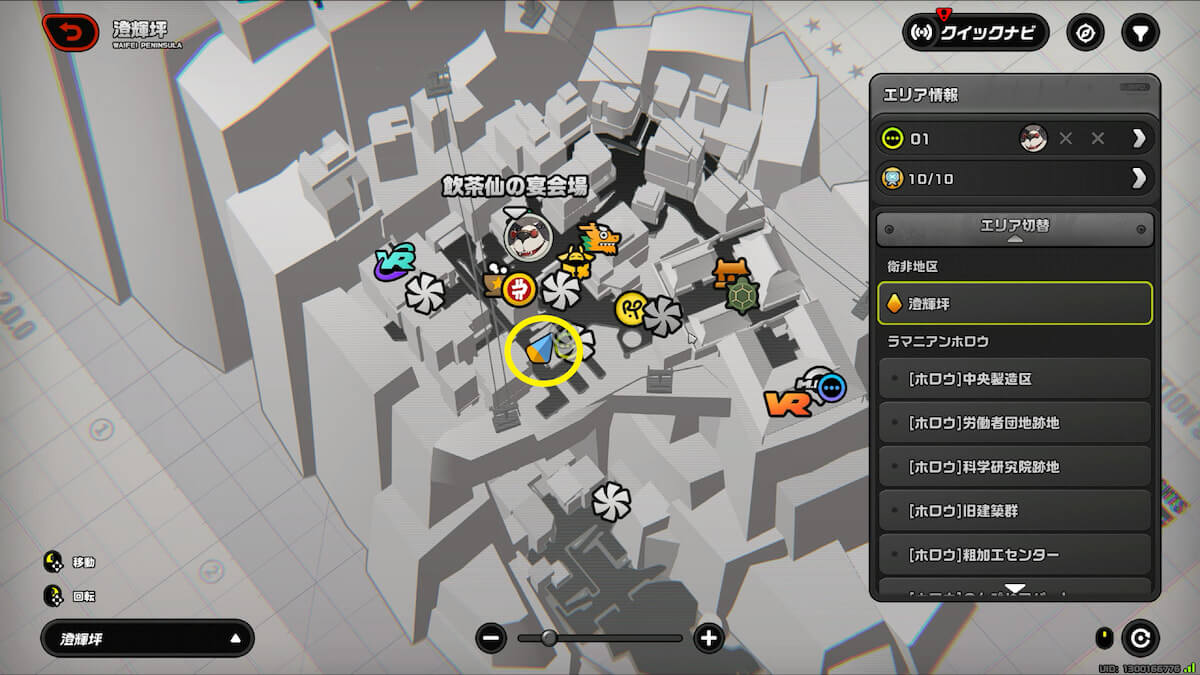The width and height of the screenshot is (1200, 675).
Task: Click the compass recenter button
Action: pos(1085,32)
